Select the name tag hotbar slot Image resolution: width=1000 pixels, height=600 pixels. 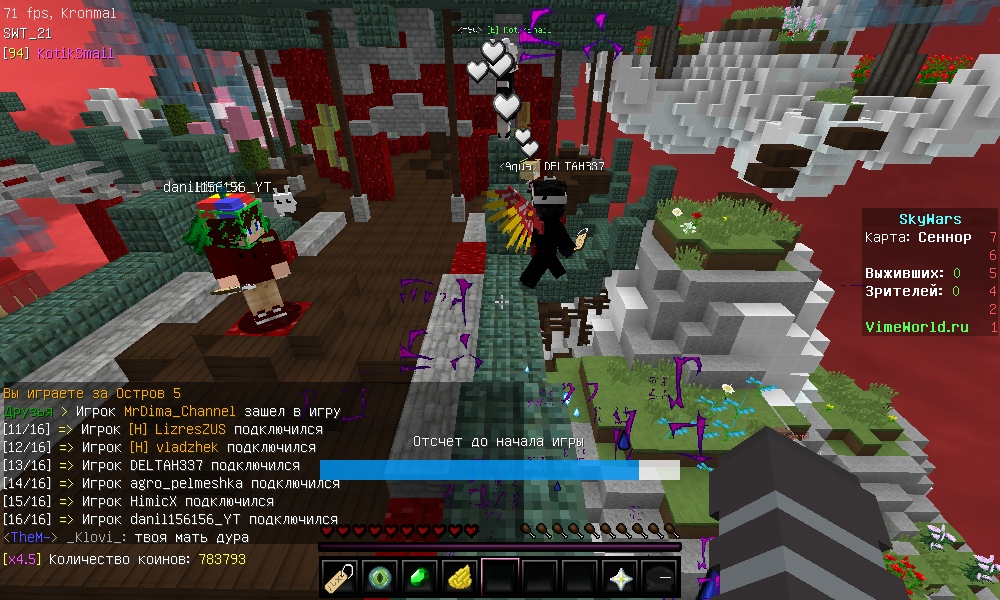(340, 578)
